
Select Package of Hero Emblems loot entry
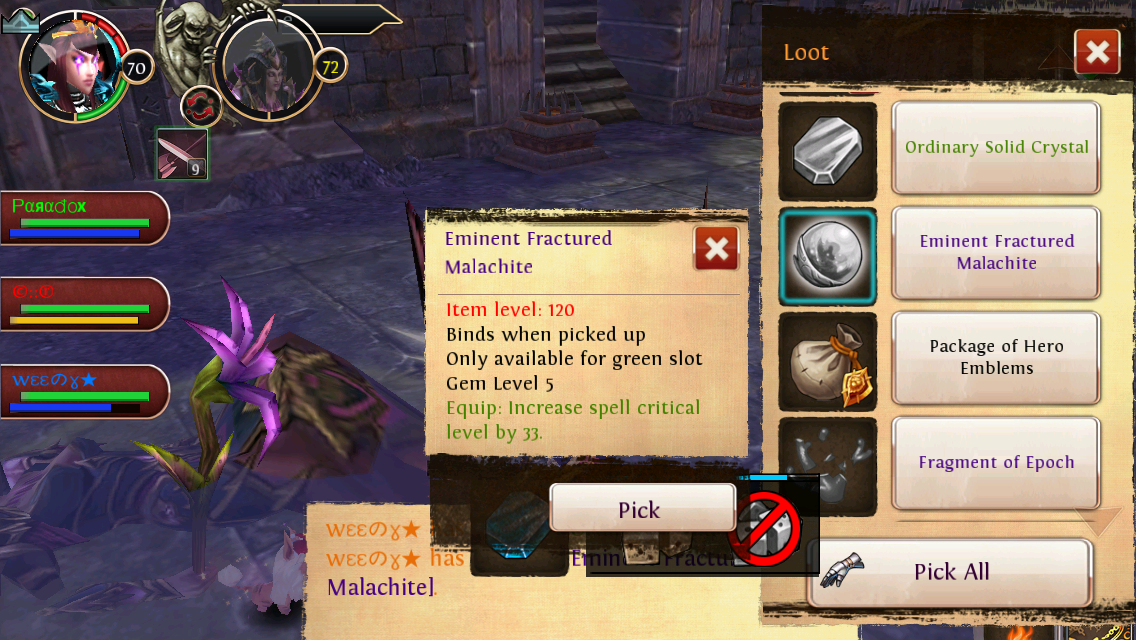pos(996,357)
